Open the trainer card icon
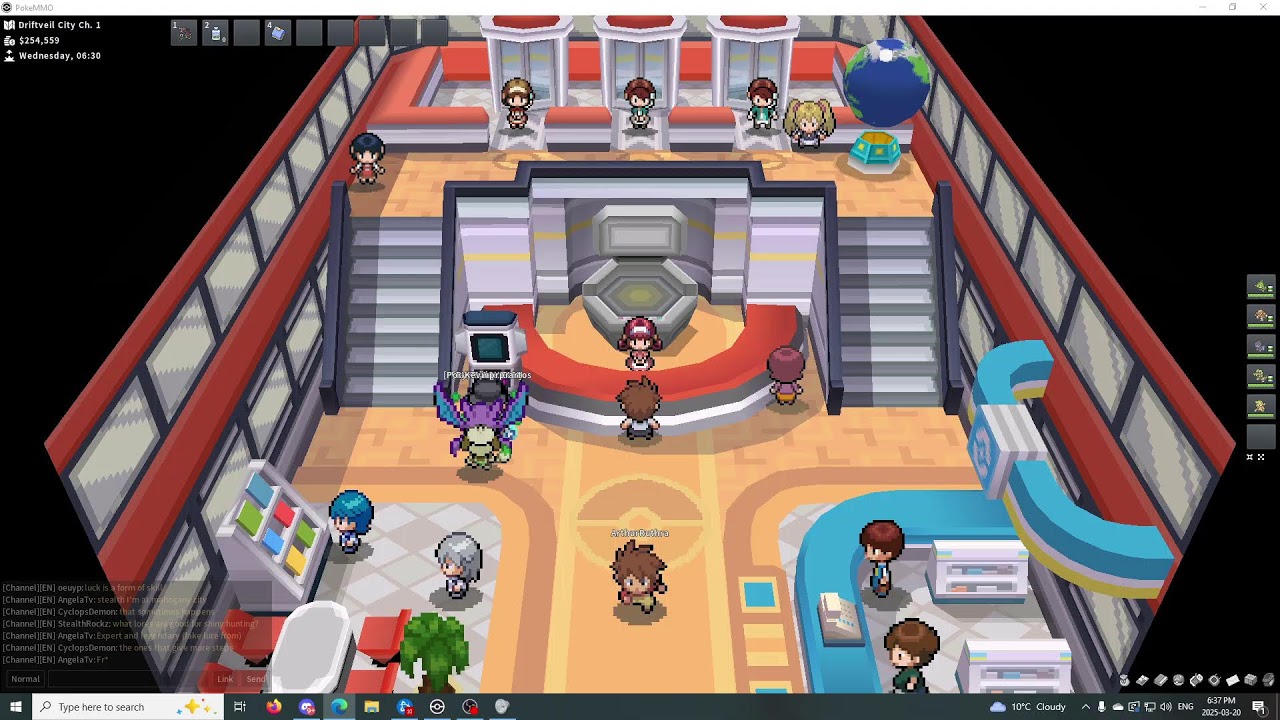The height and width of the screenshot is (720, 1280). click(1142, 680)
